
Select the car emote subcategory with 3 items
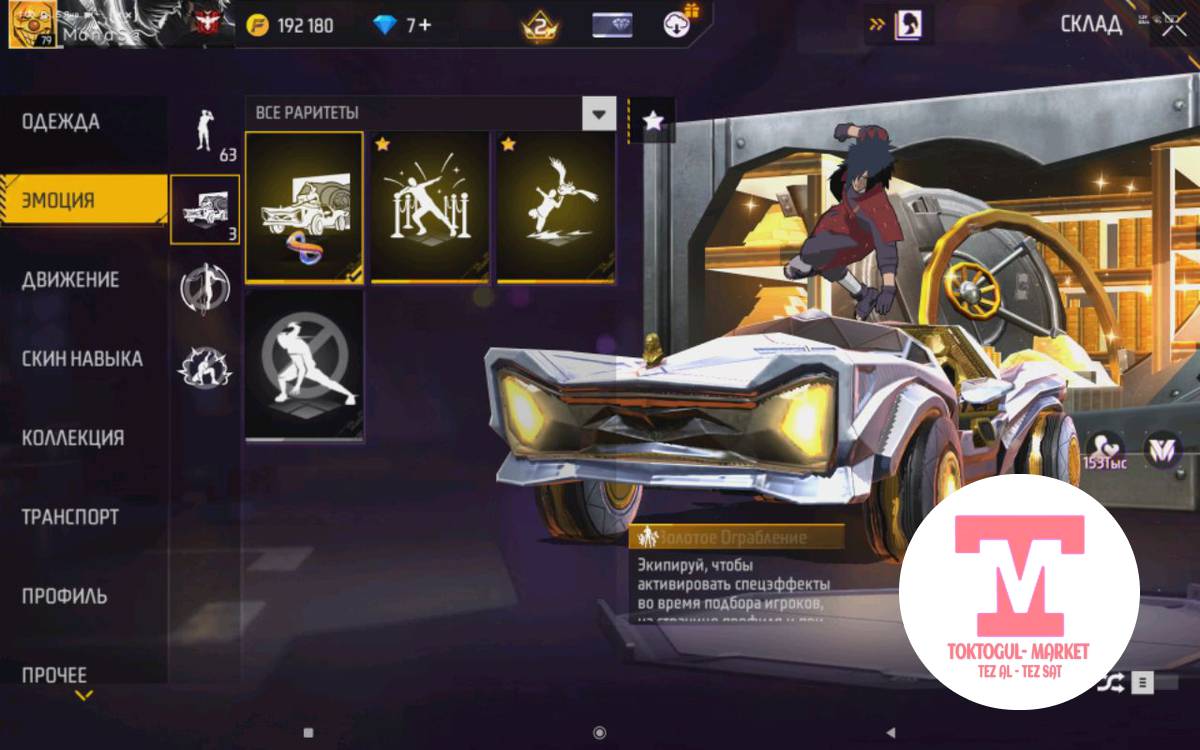coord(205,209)
